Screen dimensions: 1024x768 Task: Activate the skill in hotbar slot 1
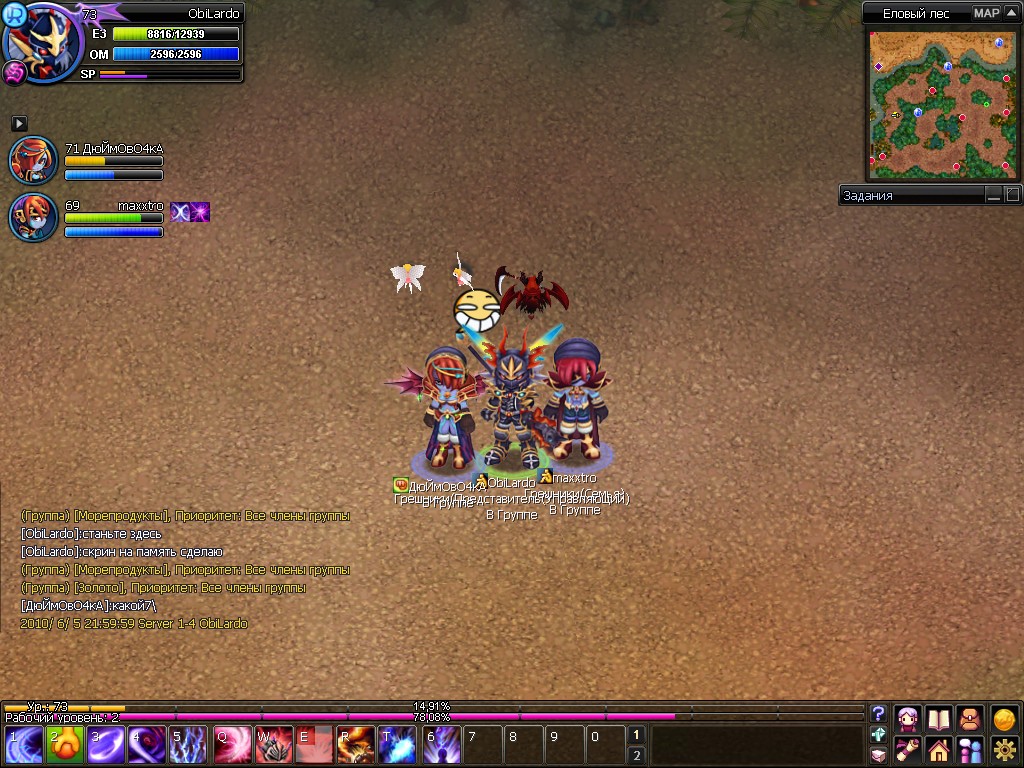[24, 745]
